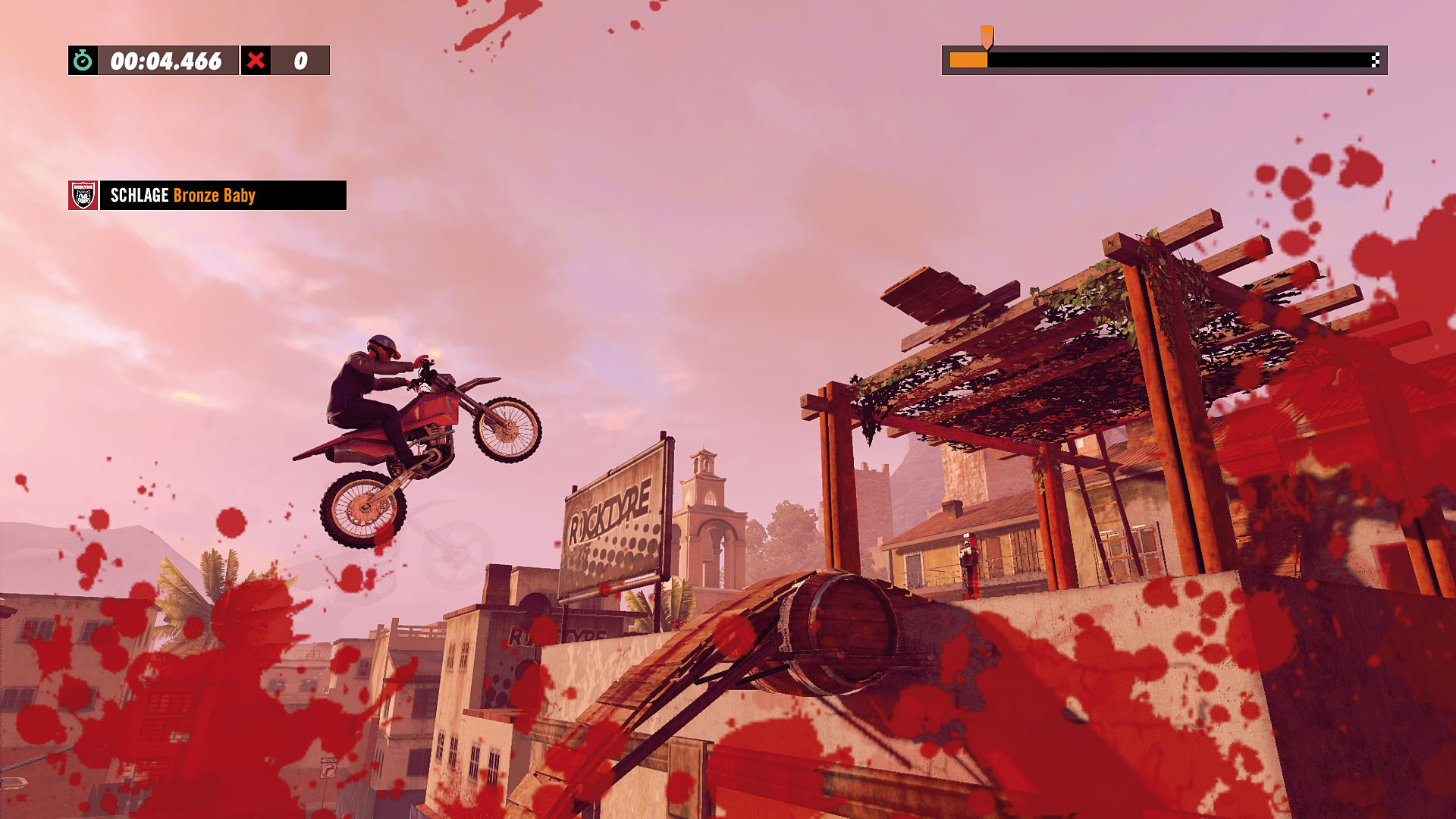1456x819 pixels.
Task: Click the orange rider marker on the track progress bar
Action: [x=987, y=36]
